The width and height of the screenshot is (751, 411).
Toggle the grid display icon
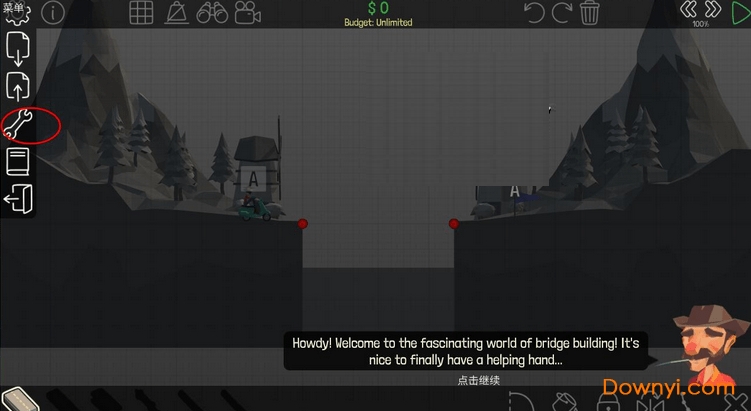coord(142,13)
